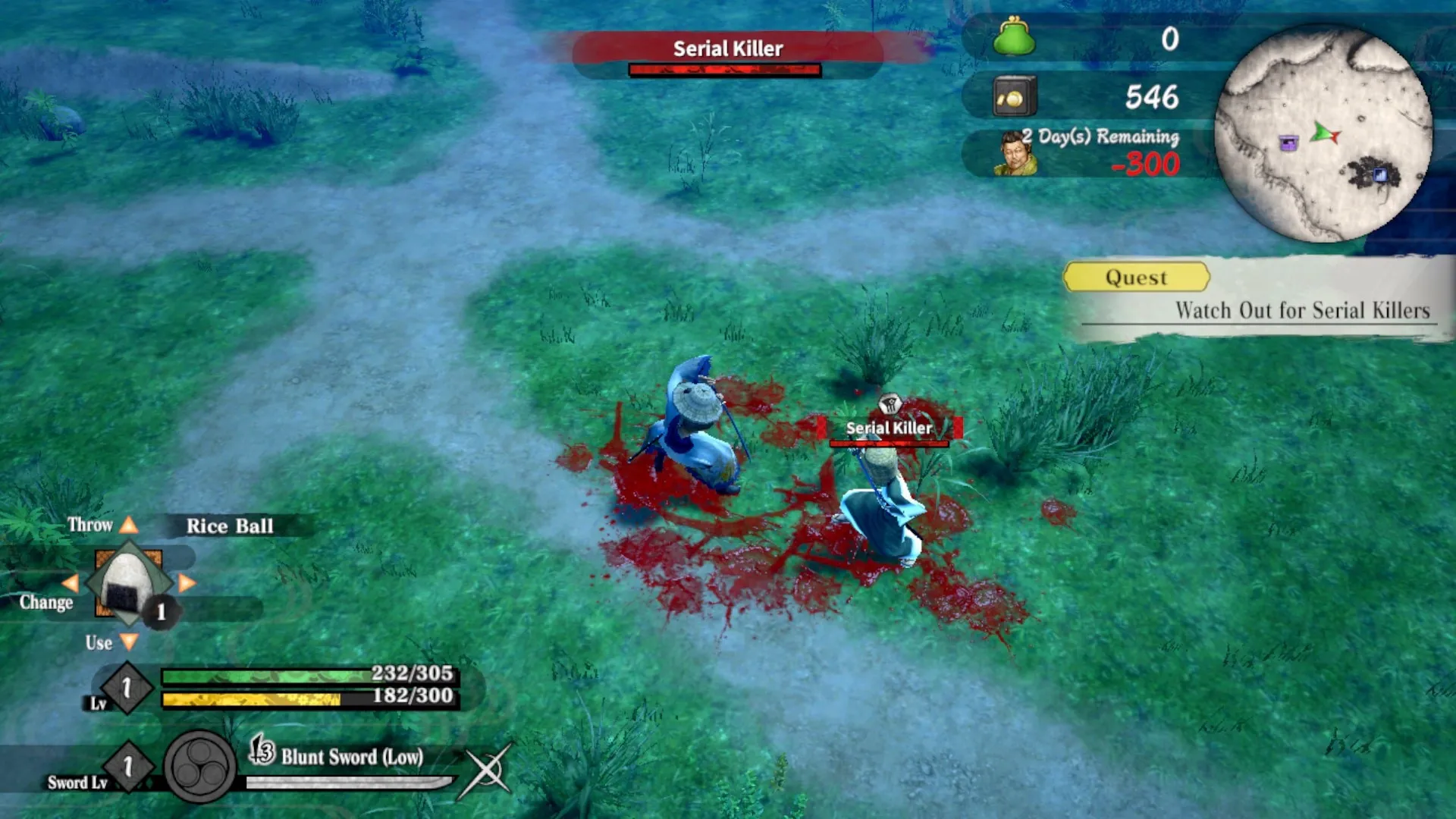Select the Blunt Sword (Low) weapon
The height and width of the screenshot is (819, 1456).
coord(352,757)
